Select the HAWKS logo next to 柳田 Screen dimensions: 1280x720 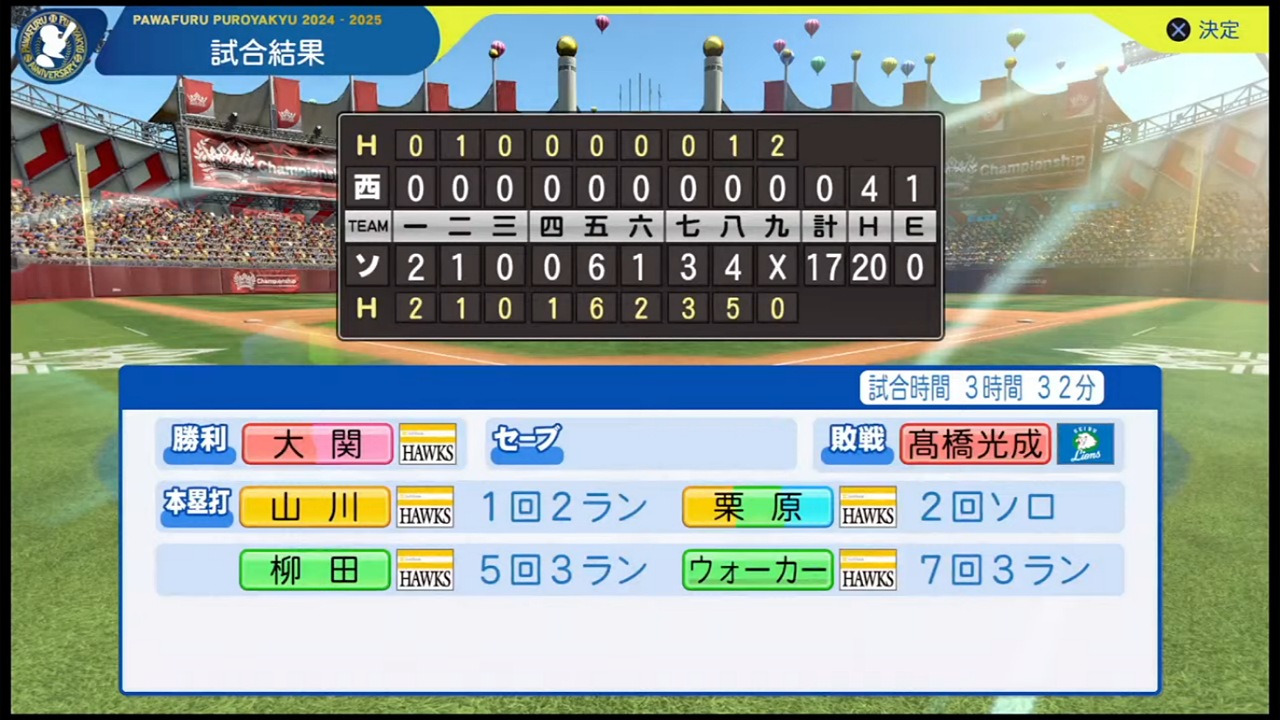tap(425, 570)
